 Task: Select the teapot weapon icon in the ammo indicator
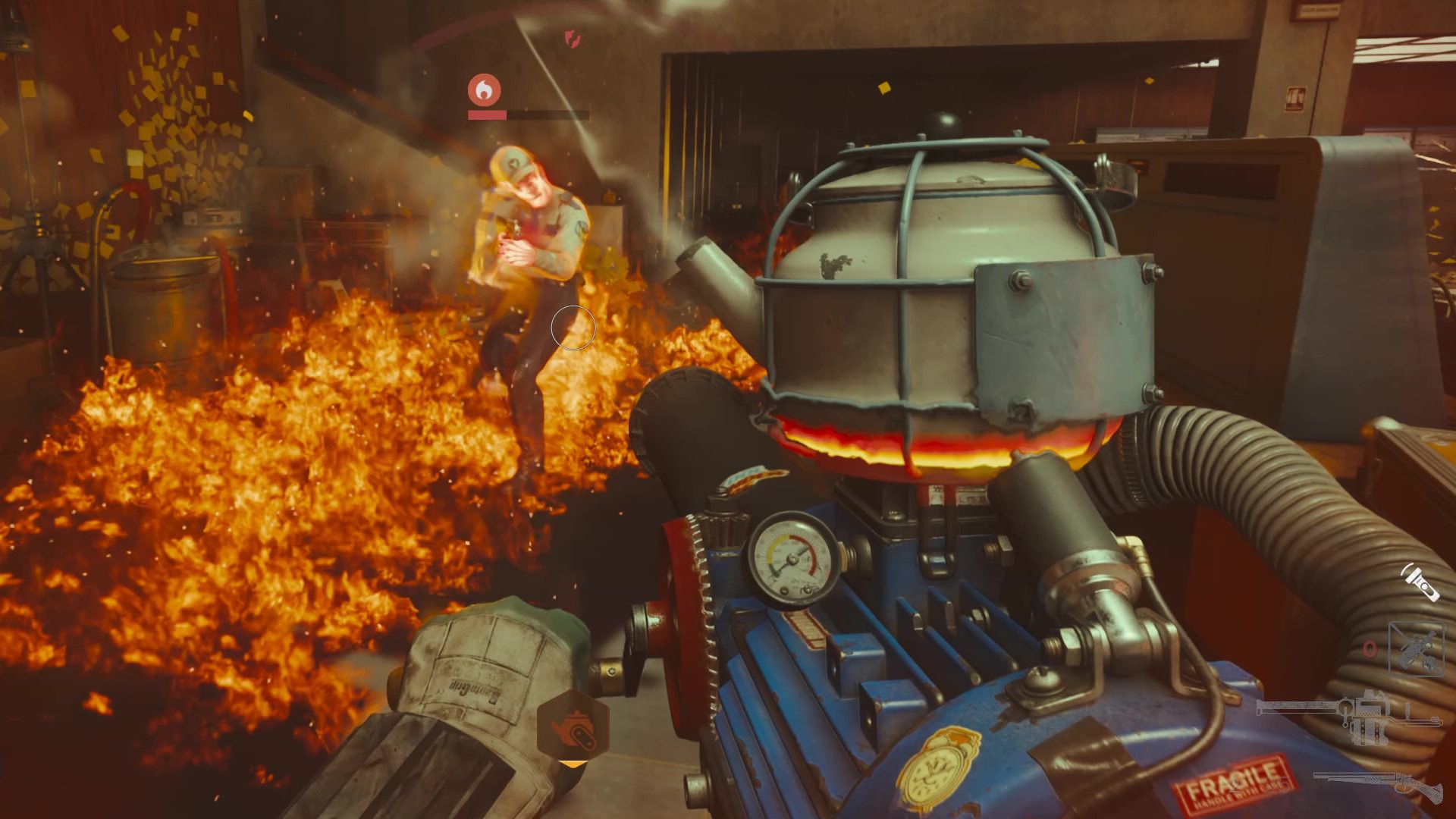pos(571,726)
